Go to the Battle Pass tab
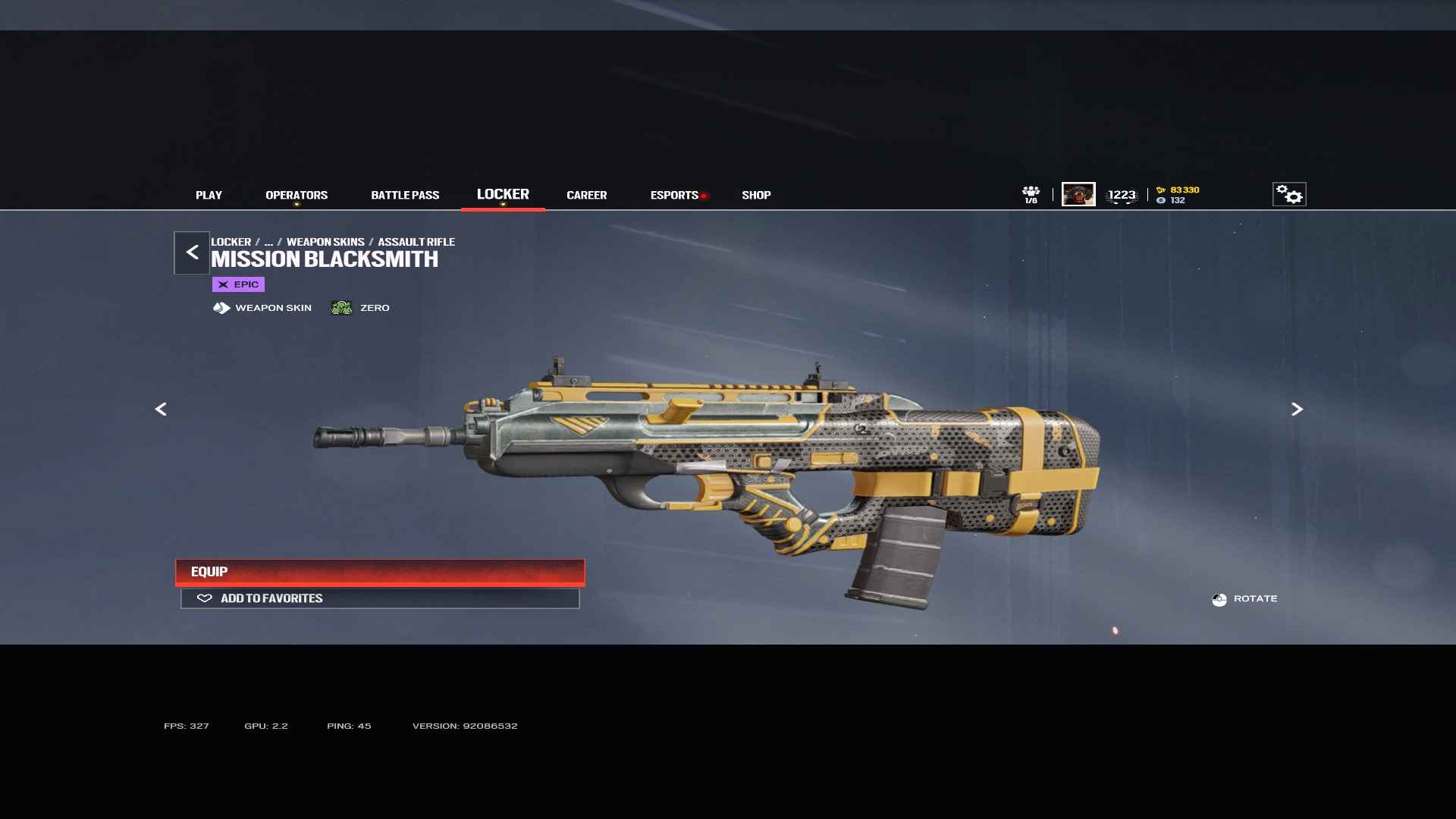Viewport: 1456px width, 819px height. (x=405, y=195)
